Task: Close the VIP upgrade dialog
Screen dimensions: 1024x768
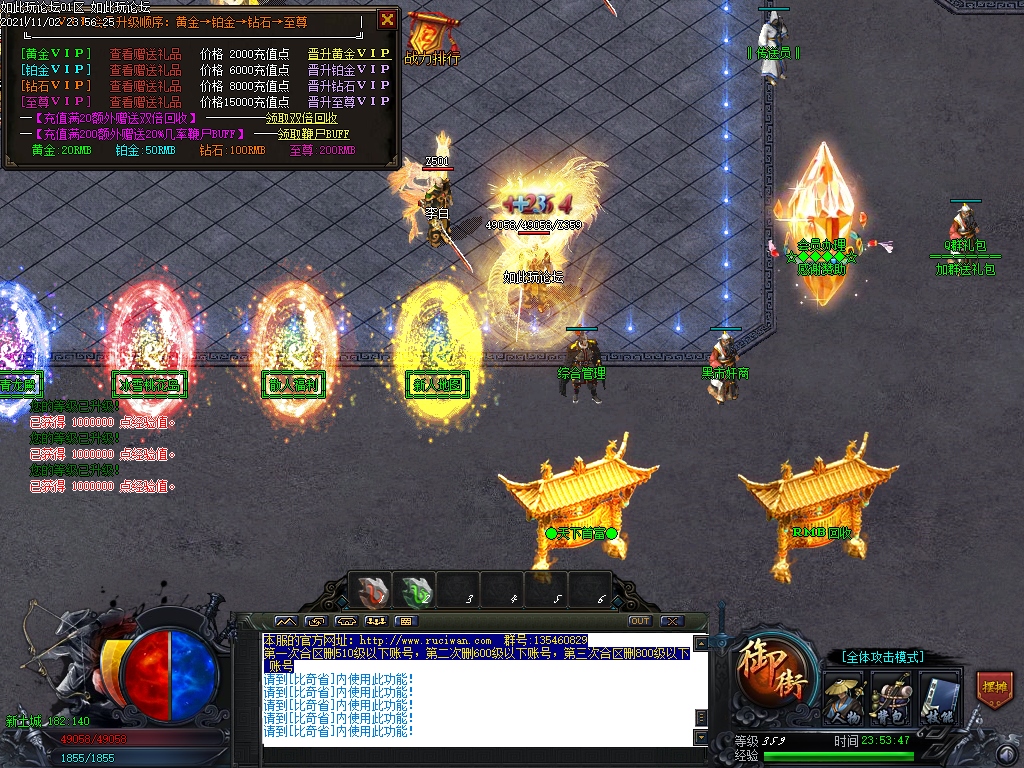Action: (x=387, y=19)
